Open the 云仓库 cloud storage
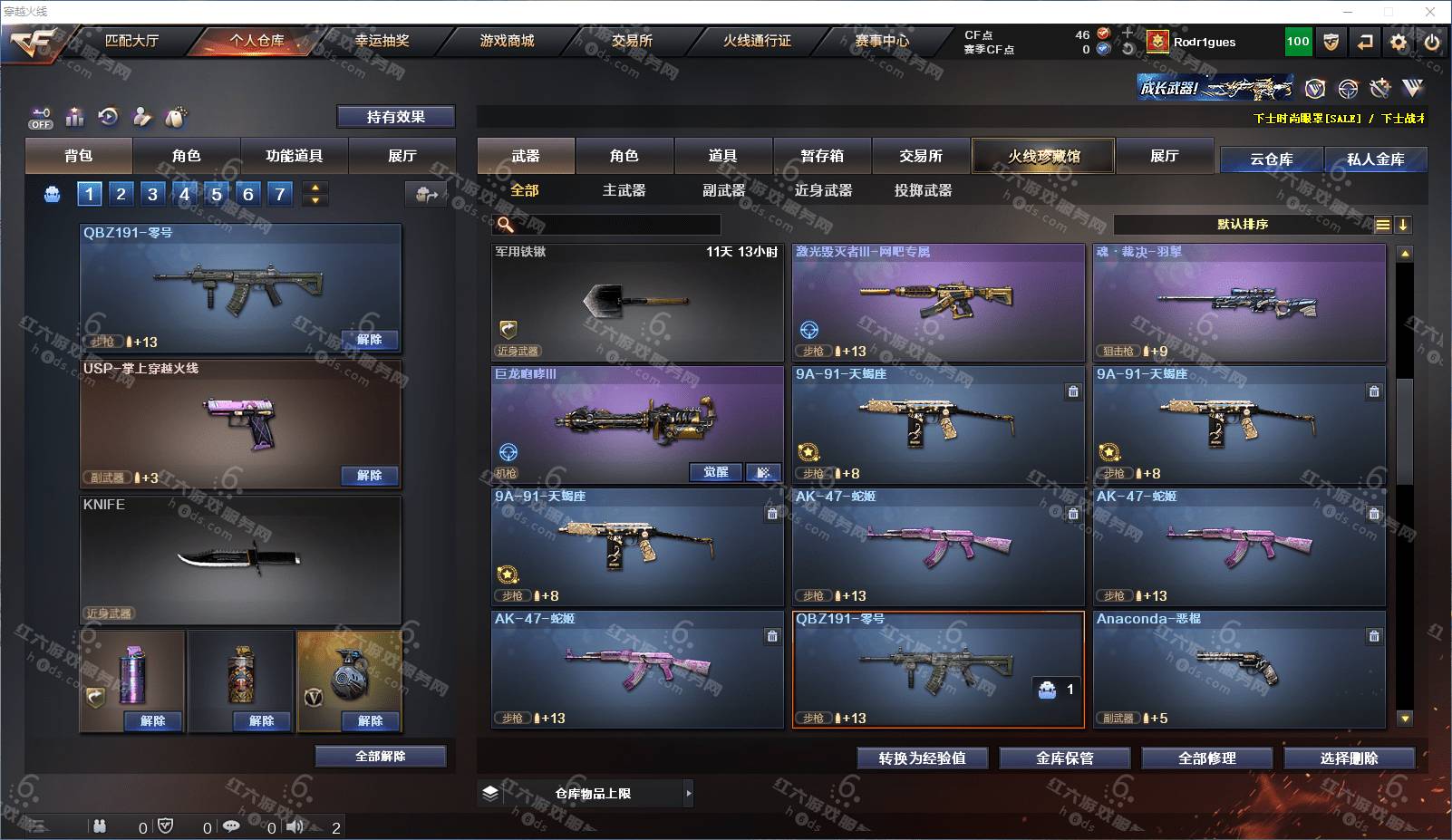 (x=1271, y=159)
